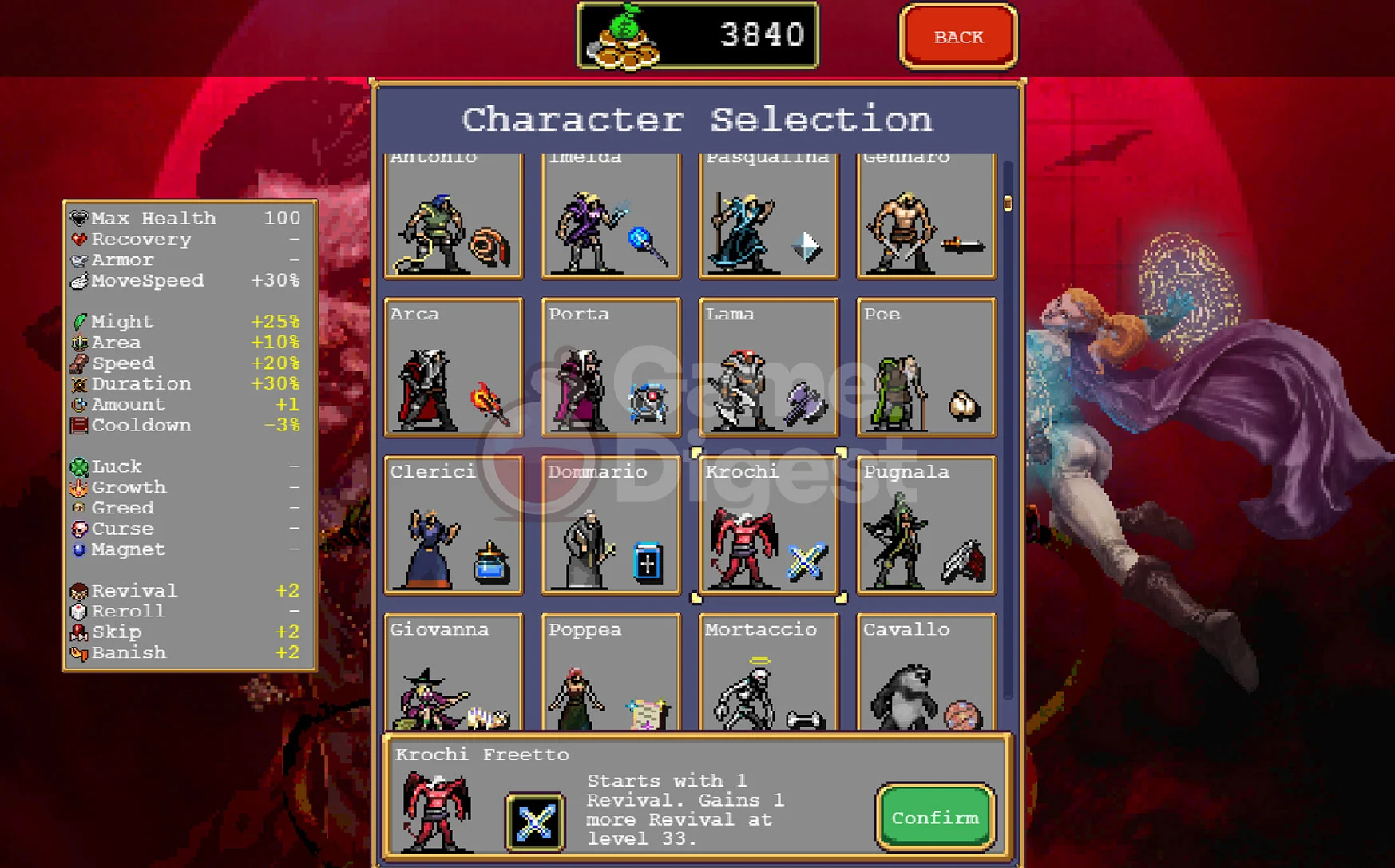Go back with the red BACK button
Viewport: 1395px width, 868px height.
click(x=958, y=37)
